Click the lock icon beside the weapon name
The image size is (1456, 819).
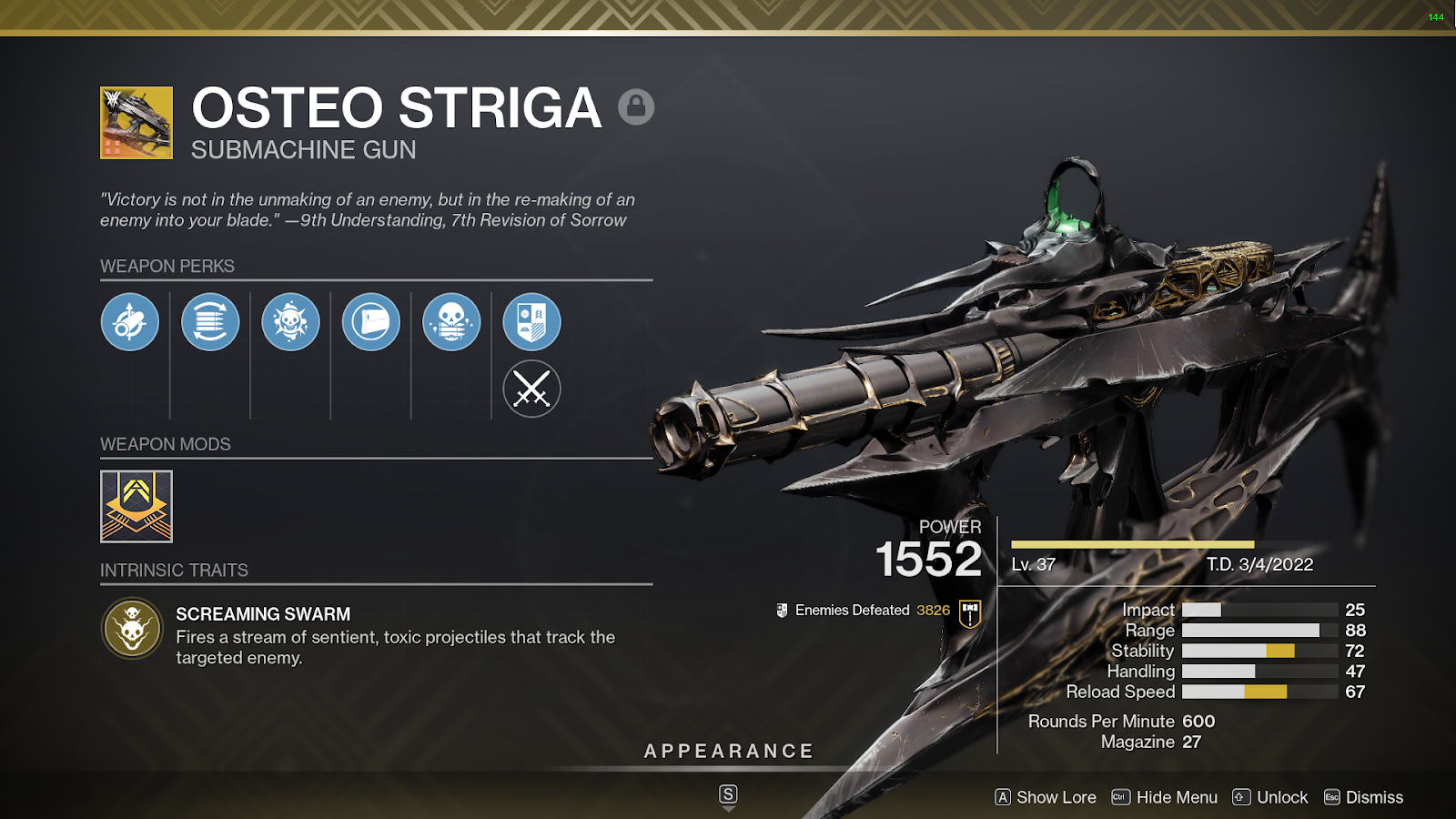coord(636,107)
